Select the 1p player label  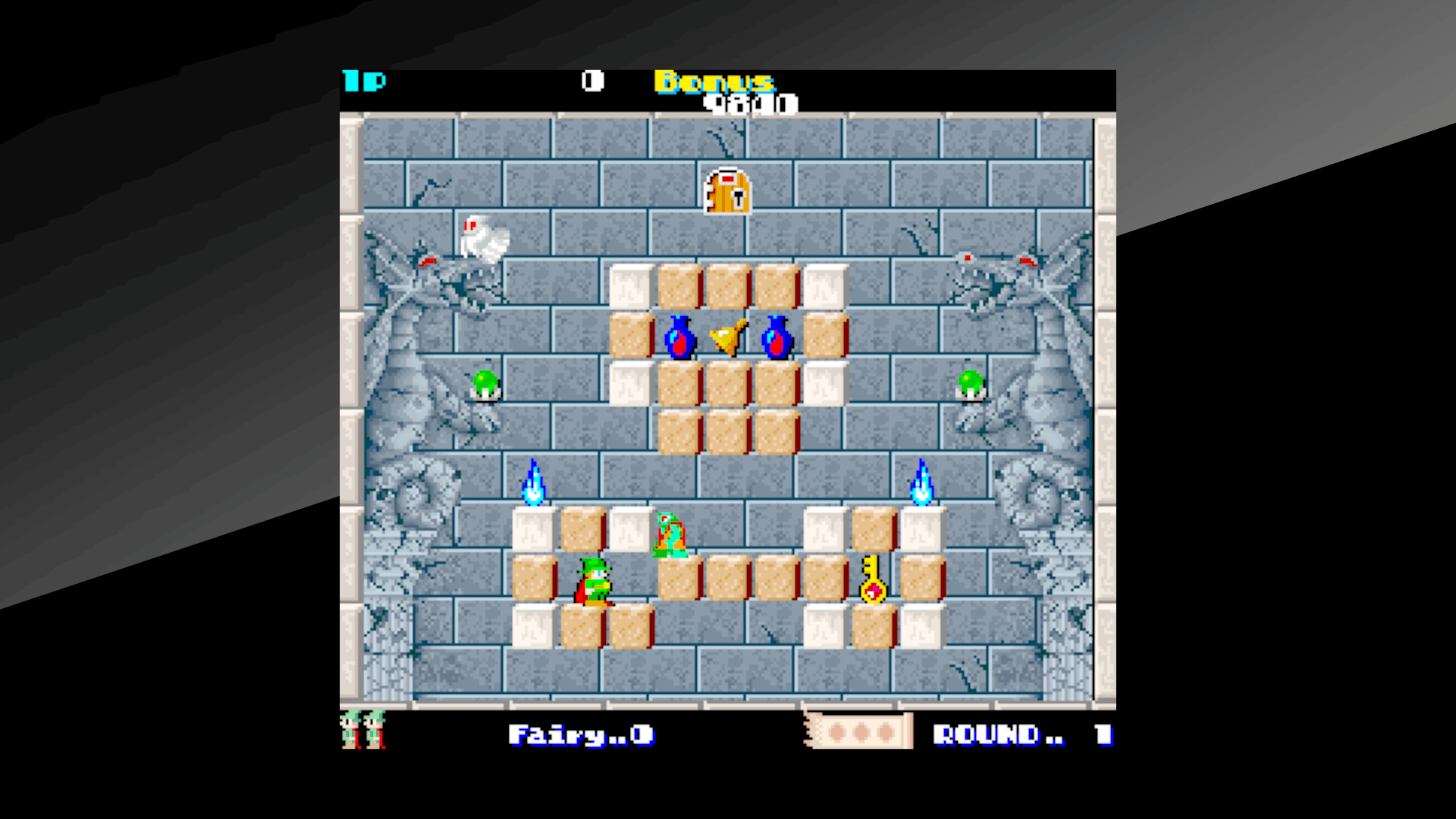point(364,80)
